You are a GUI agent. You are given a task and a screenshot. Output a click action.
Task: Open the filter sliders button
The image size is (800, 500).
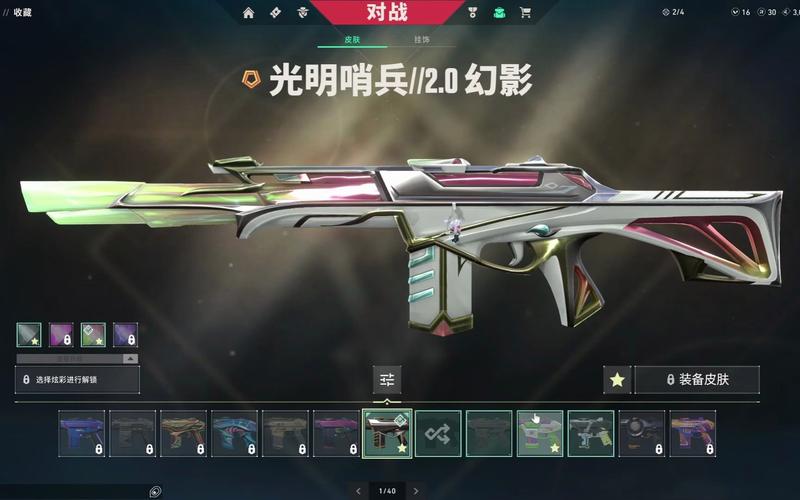387,380
